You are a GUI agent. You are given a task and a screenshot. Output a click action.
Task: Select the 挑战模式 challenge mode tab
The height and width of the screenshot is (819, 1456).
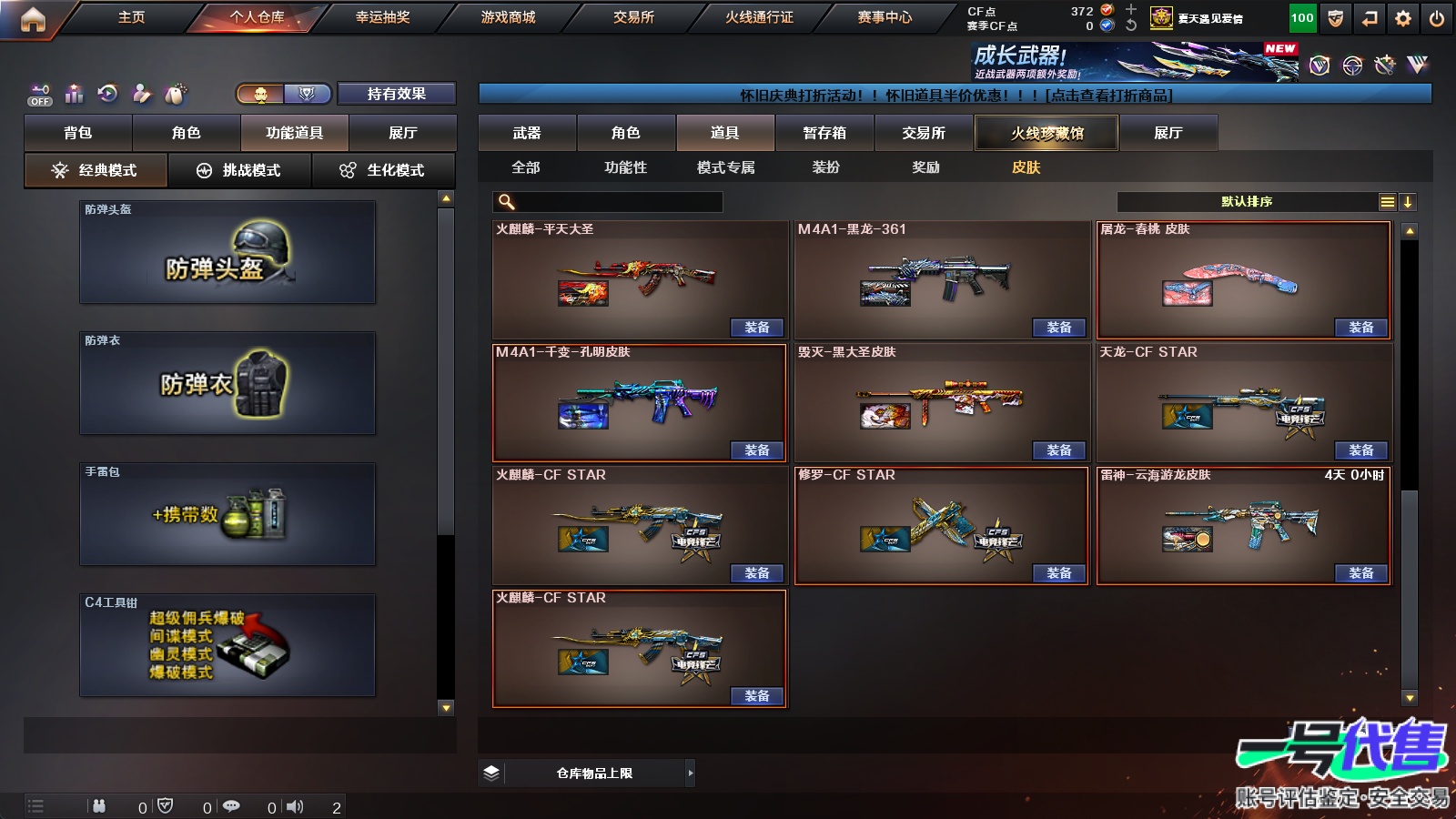239,170
